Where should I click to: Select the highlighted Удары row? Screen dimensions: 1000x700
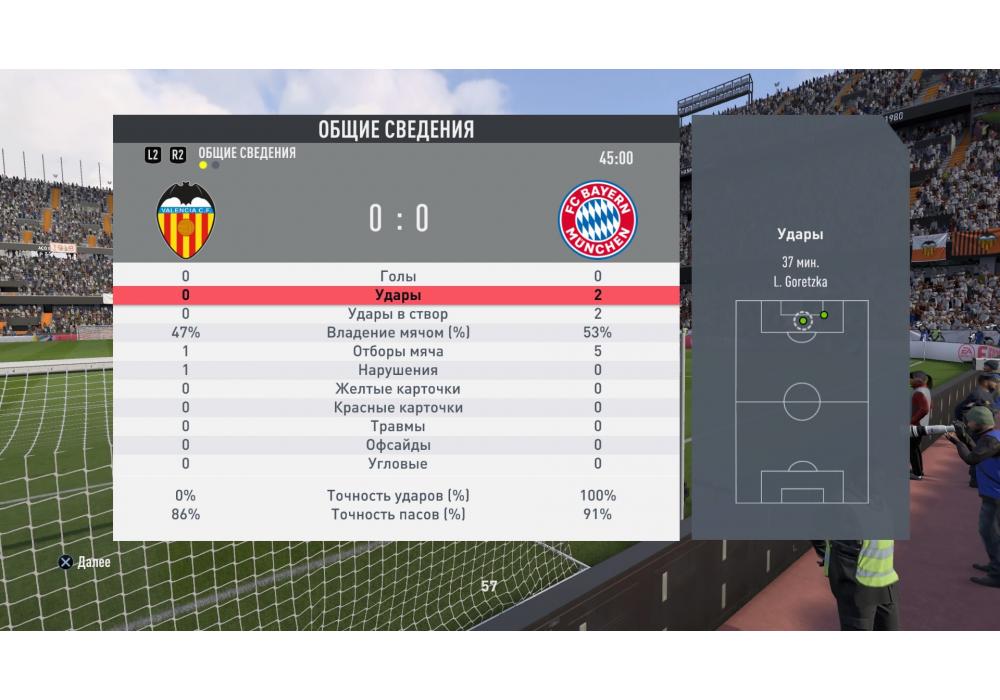coord(398,295)
